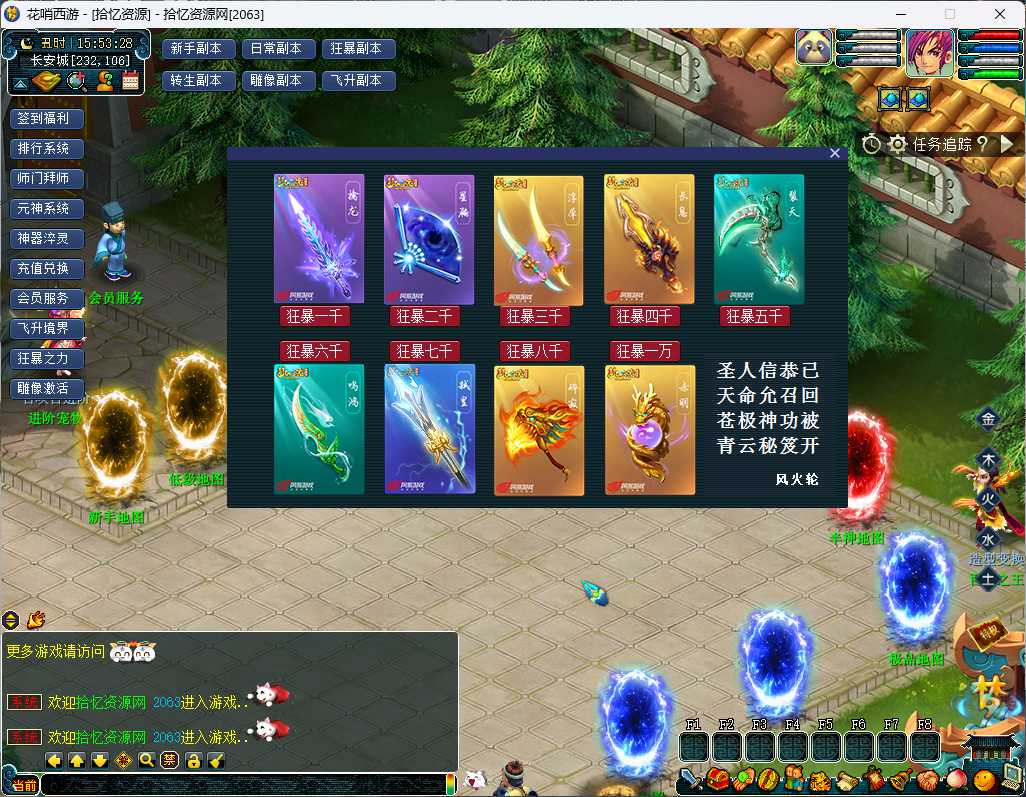Image resolution: width=1026 pixels, height=797 pixels.
Task: Open 充值兑换 recharge exchange
Action: point(46,268)
